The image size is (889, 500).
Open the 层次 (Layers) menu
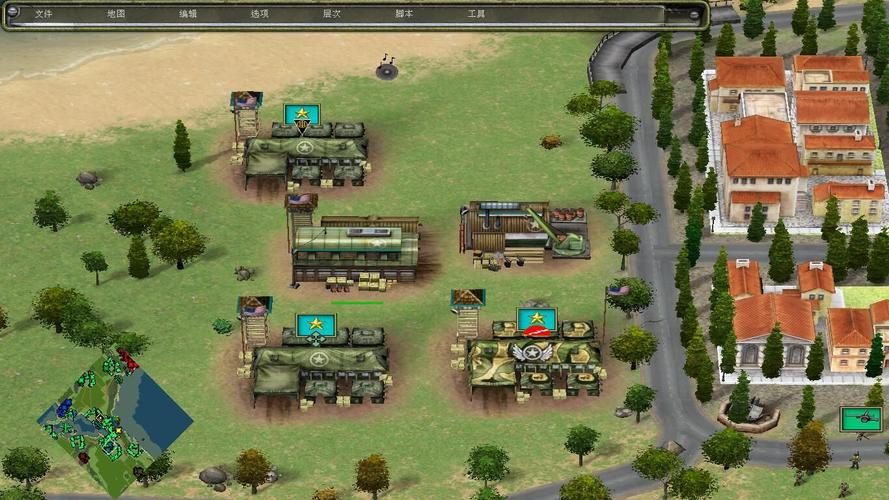(332, 14)
